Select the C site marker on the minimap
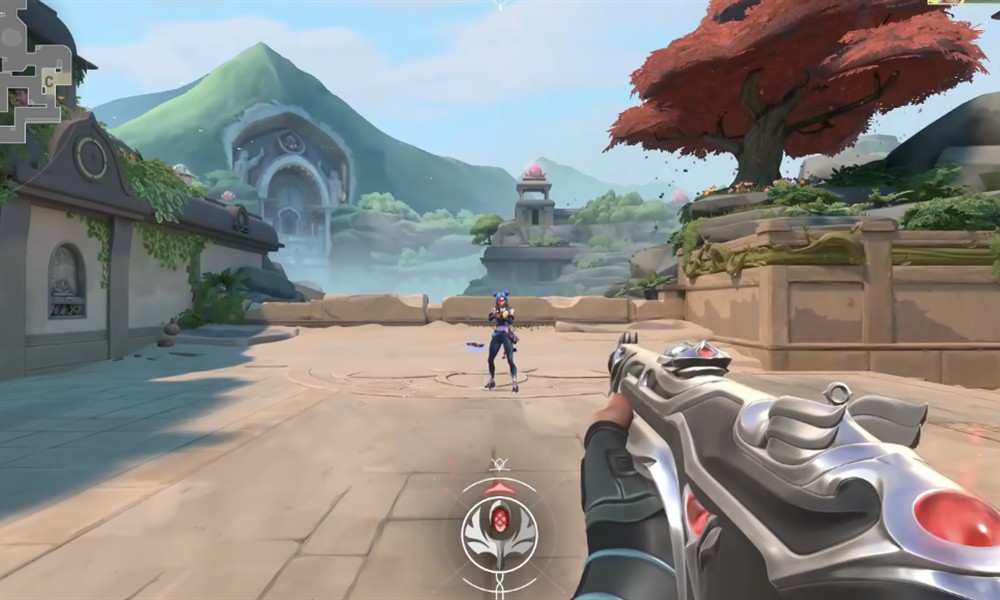This screenshot has width=1000, height=600. tap(48, 80)
